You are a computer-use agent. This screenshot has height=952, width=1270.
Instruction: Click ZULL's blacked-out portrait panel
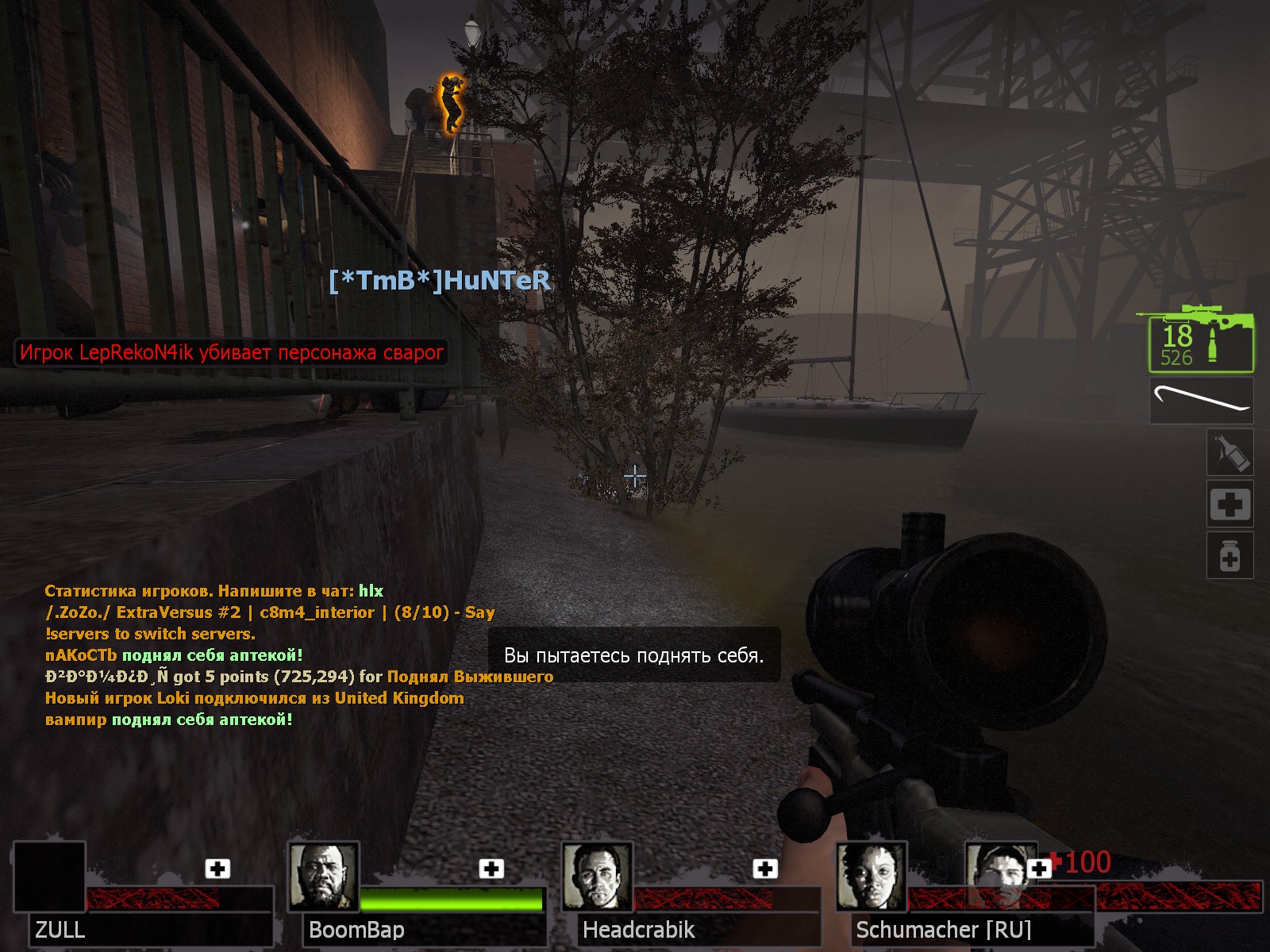coord(49,877)
